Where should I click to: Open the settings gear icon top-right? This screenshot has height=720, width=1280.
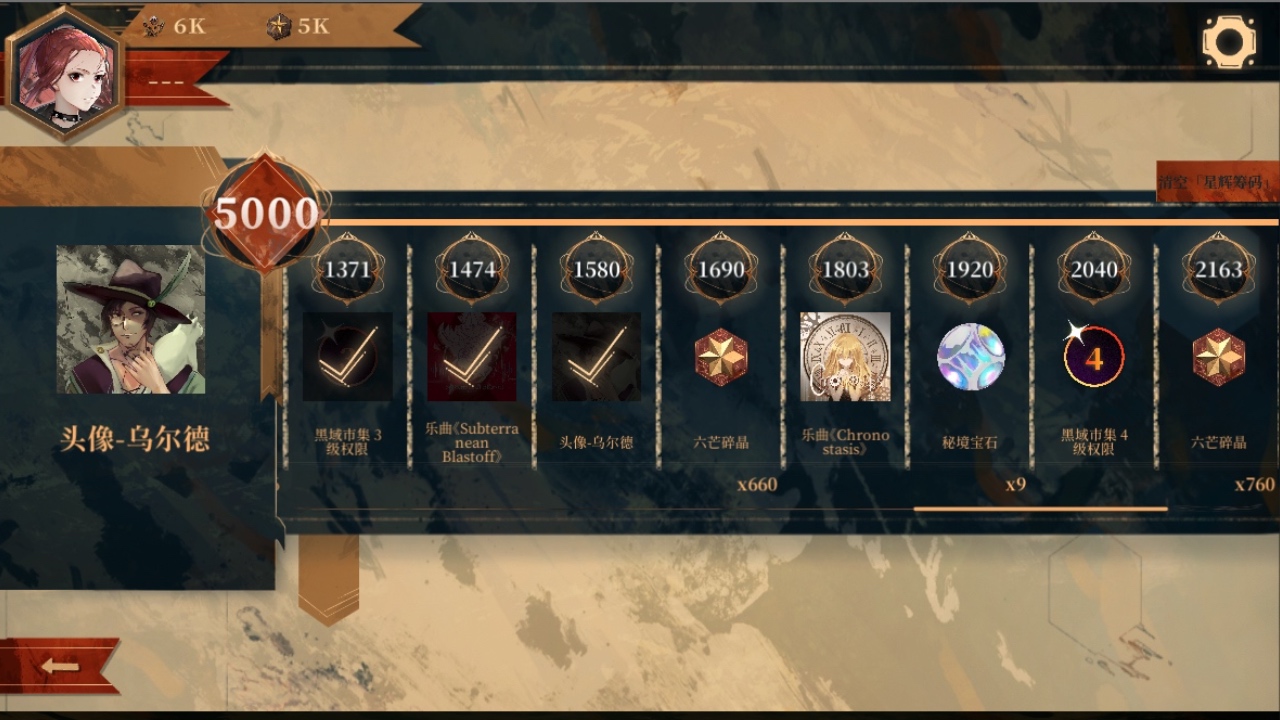pos(1227,39)
